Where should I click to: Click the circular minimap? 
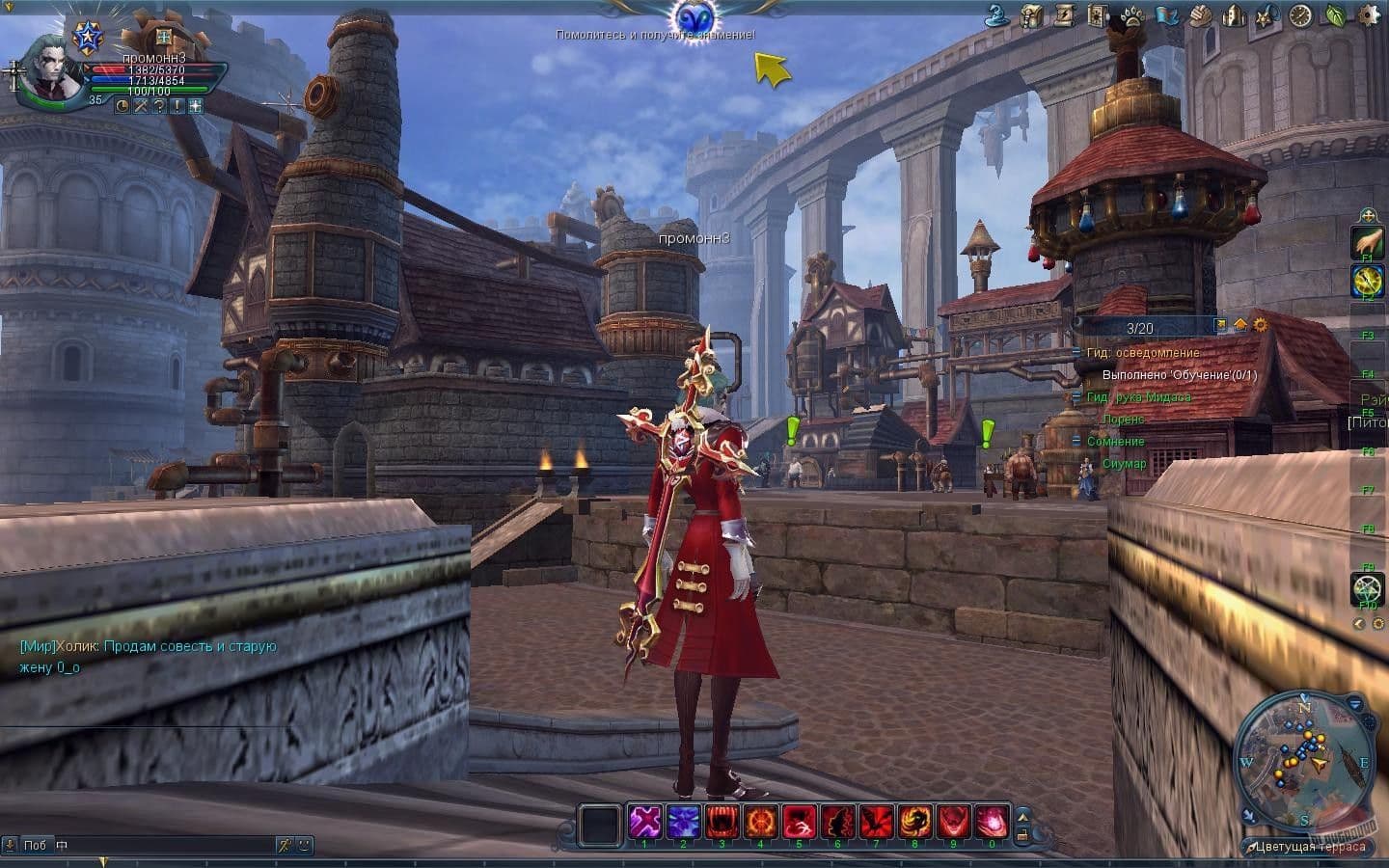(x=1304, y=762)
